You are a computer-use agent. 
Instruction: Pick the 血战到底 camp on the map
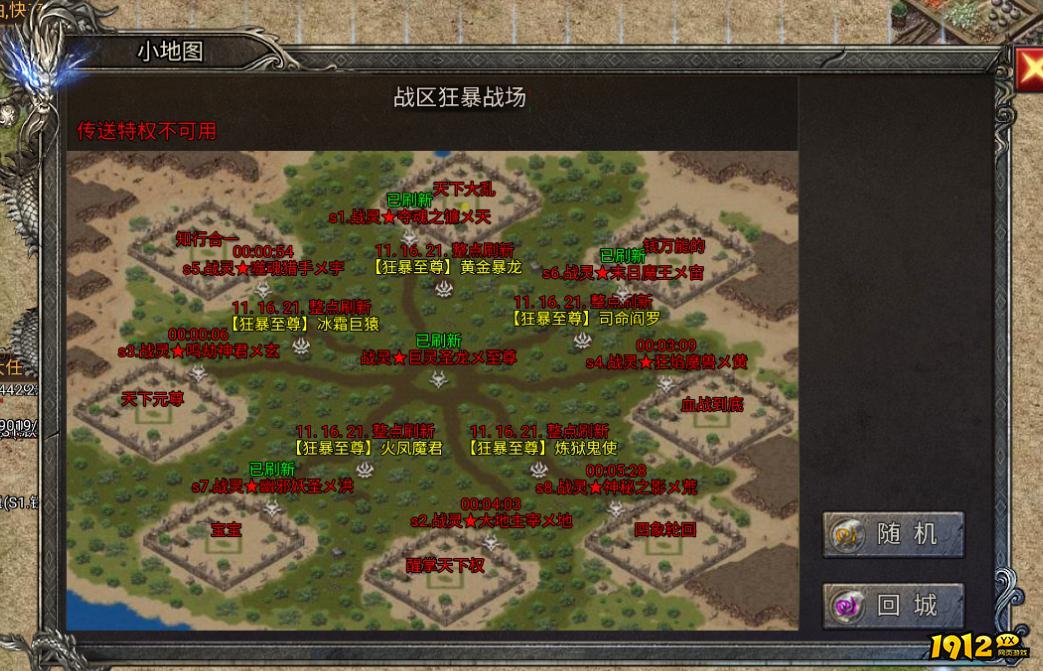click(712, 405)
